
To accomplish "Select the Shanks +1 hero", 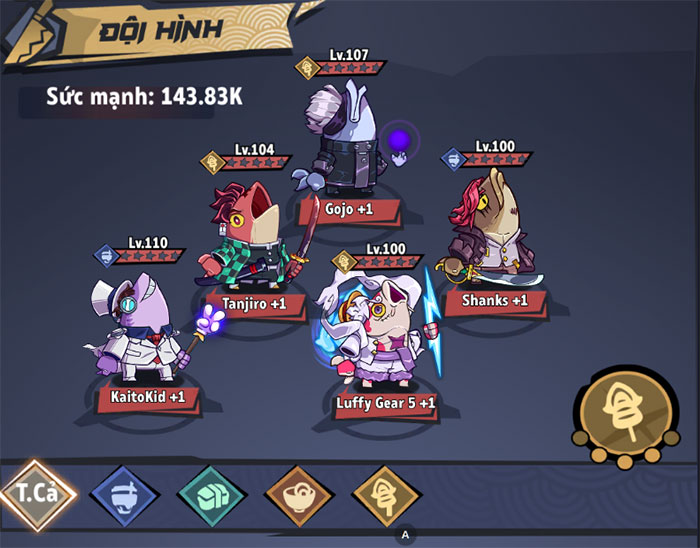I will coord(493,232).
